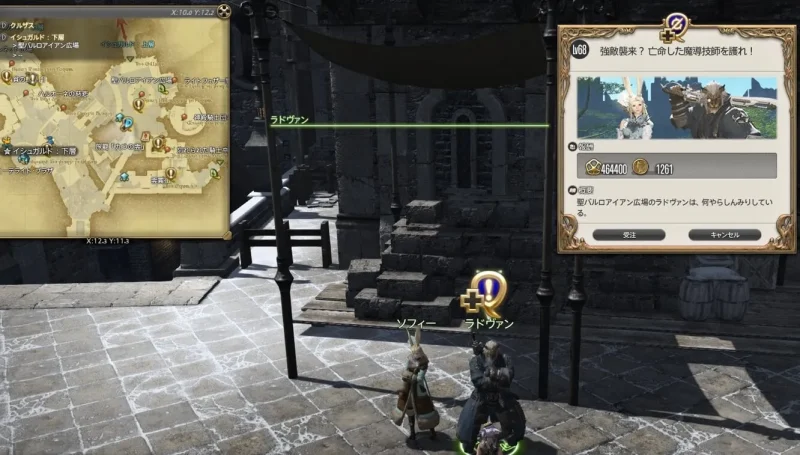
Task: Click the quest banner illustration
Action: (676, 107)
